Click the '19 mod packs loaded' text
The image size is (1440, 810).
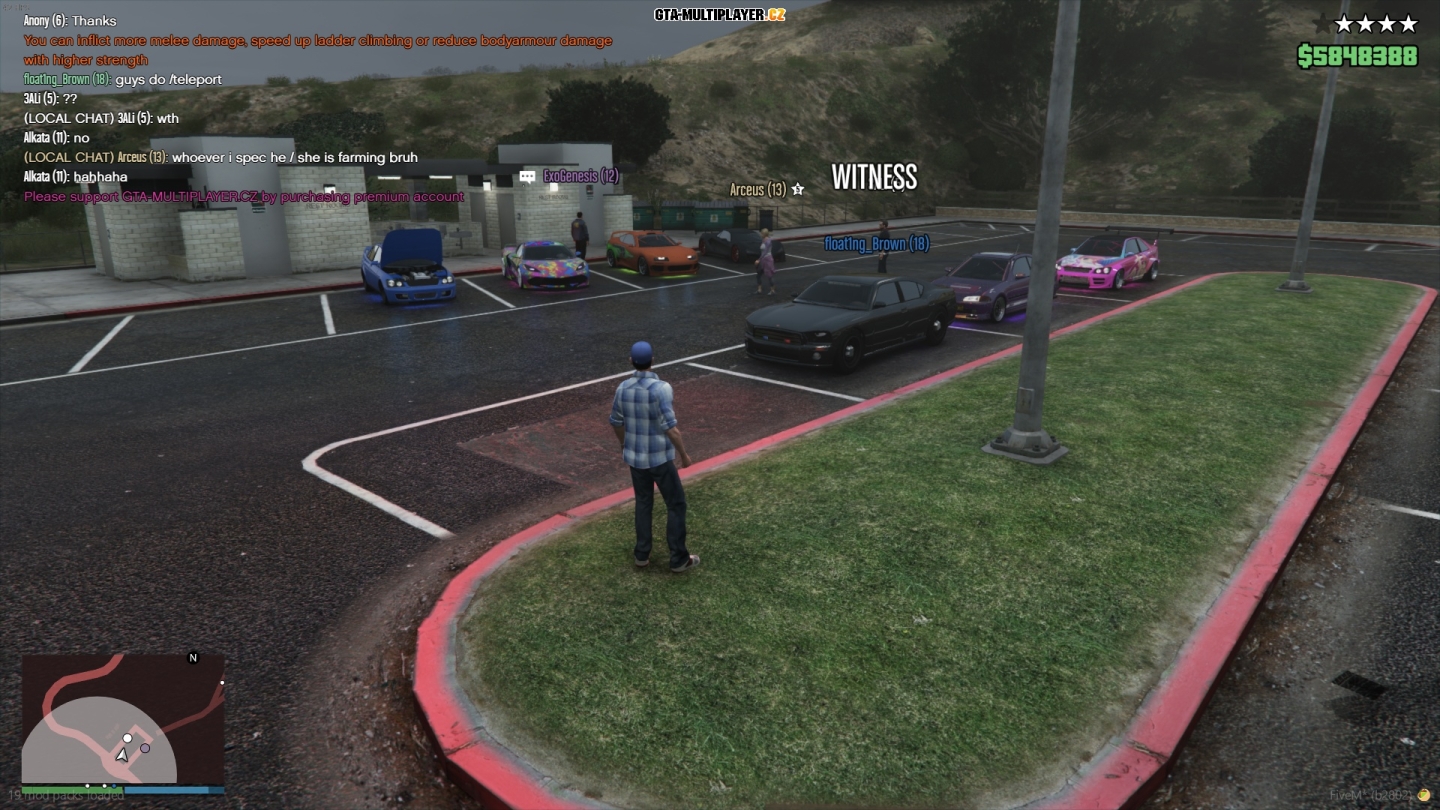(65, 793)
